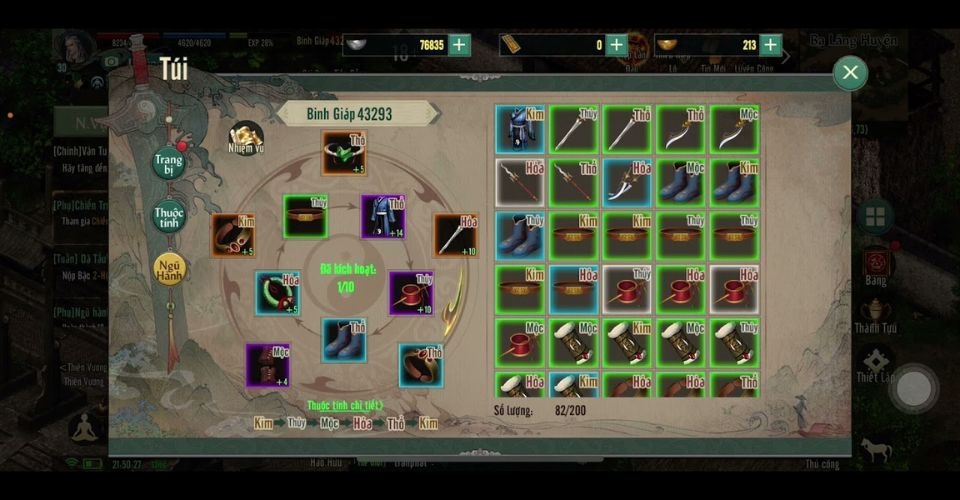
Task: Select equipped green ring slot at top
Action: (343, 152)
